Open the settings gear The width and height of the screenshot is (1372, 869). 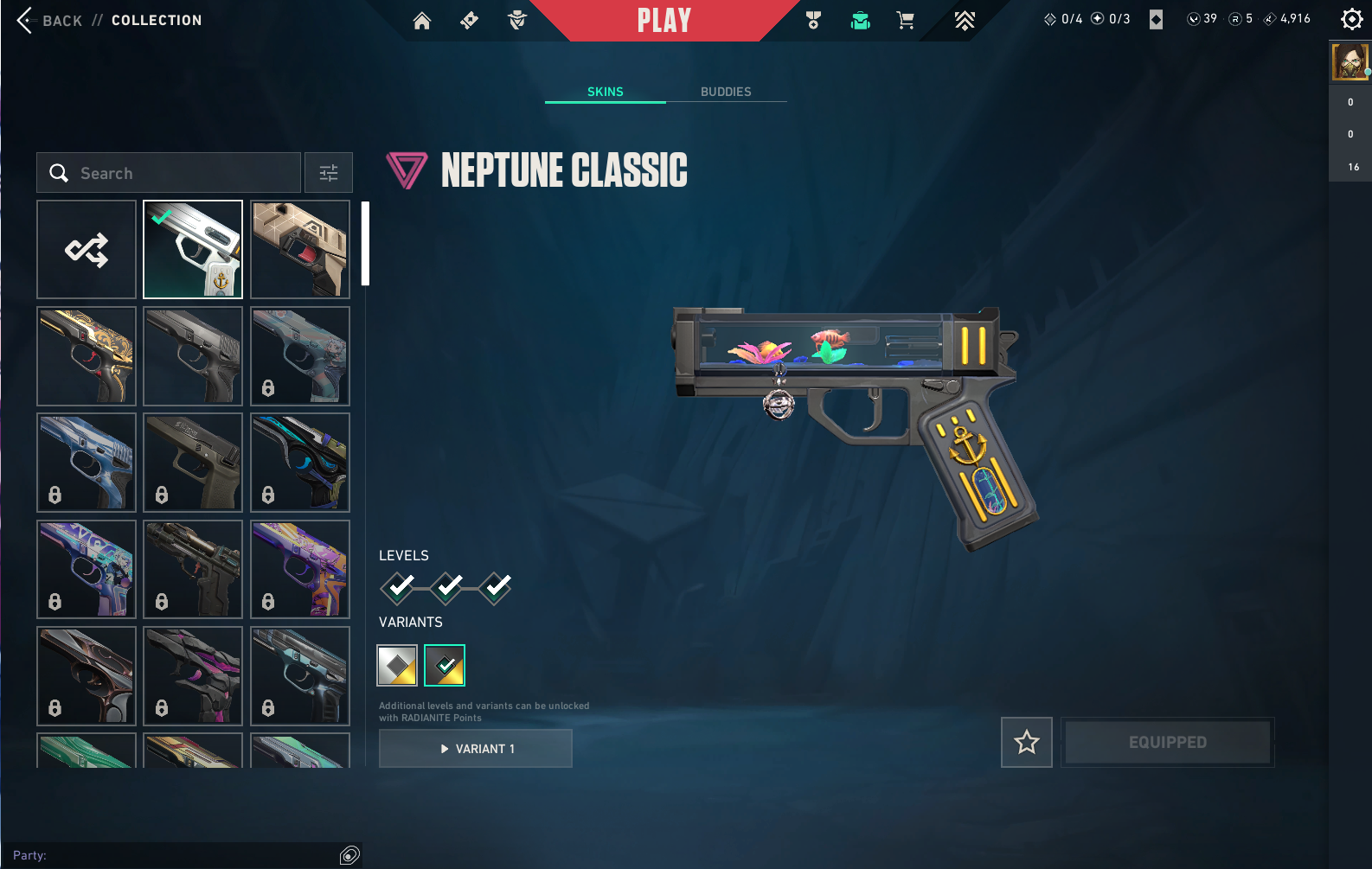click(x=1350, y=19)
